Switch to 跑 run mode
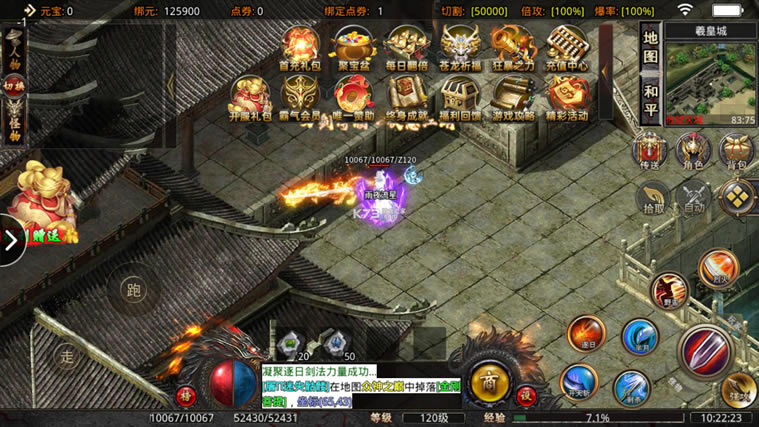759x427 pixels. click(x=133, y=290)
